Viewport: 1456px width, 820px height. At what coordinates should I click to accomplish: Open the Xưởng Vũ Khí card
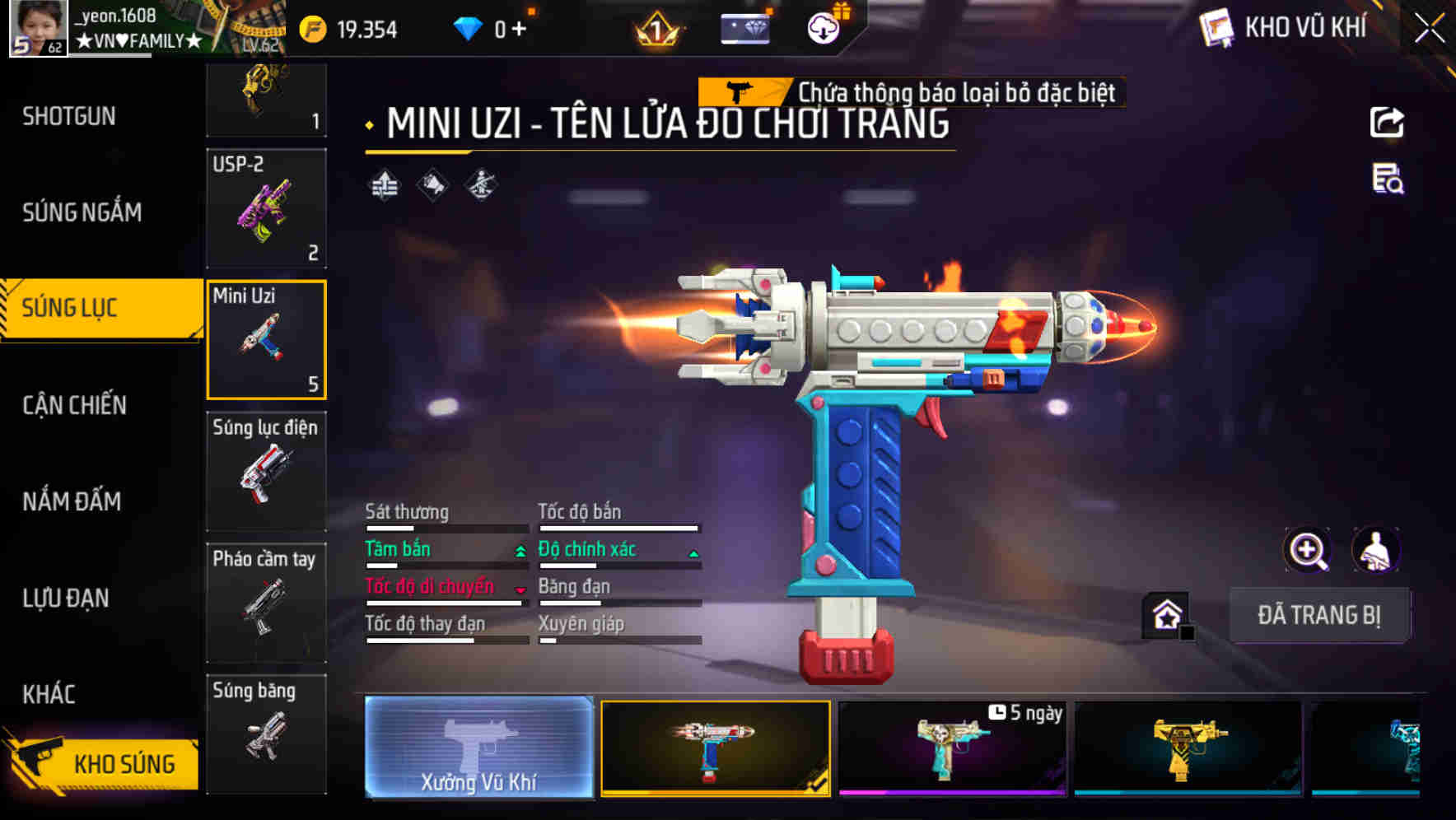click(x=478, y=747)
